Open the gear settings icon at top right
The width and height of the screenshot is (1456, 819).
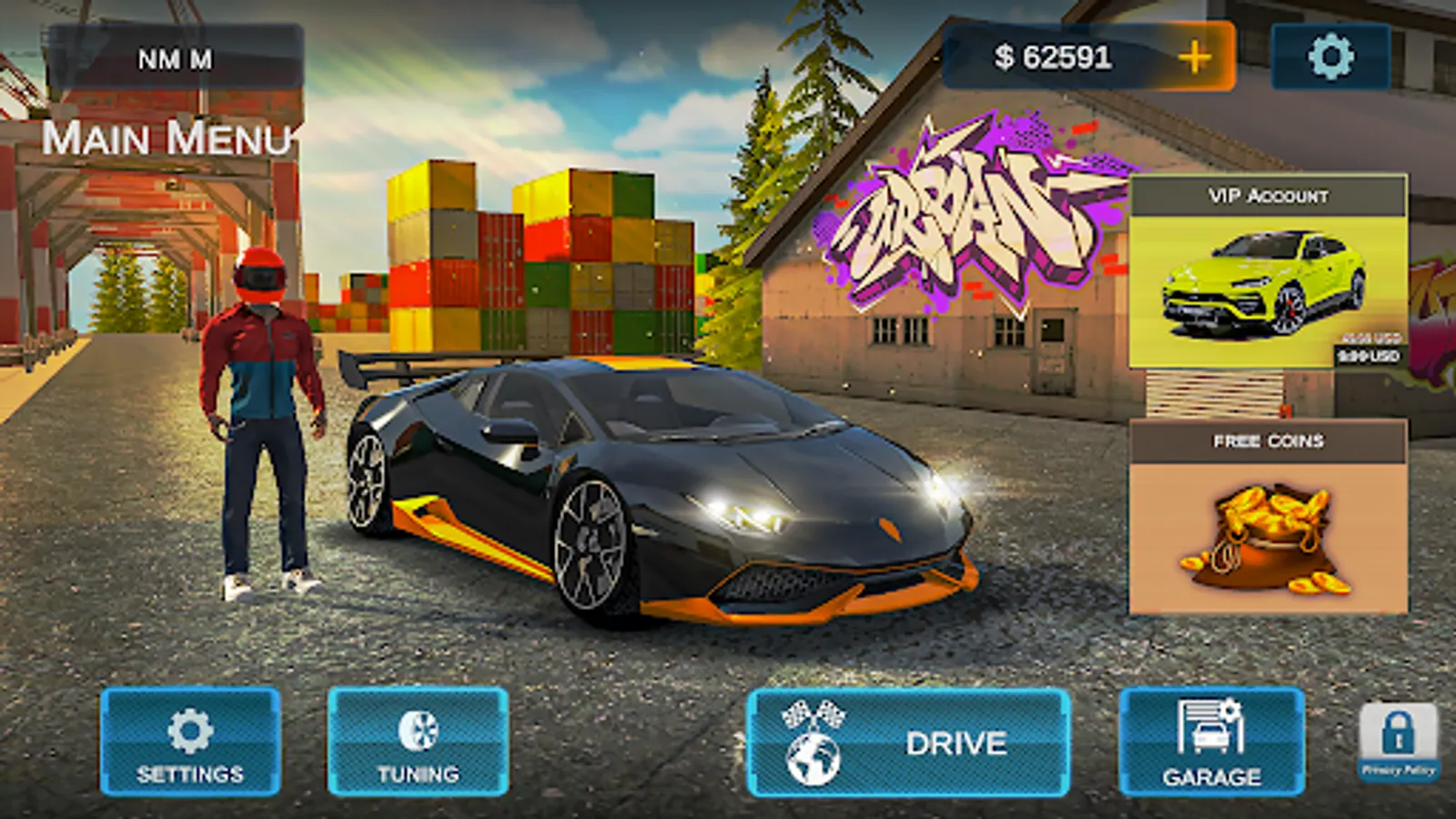pyautogui.click(x=1329, y=56)
